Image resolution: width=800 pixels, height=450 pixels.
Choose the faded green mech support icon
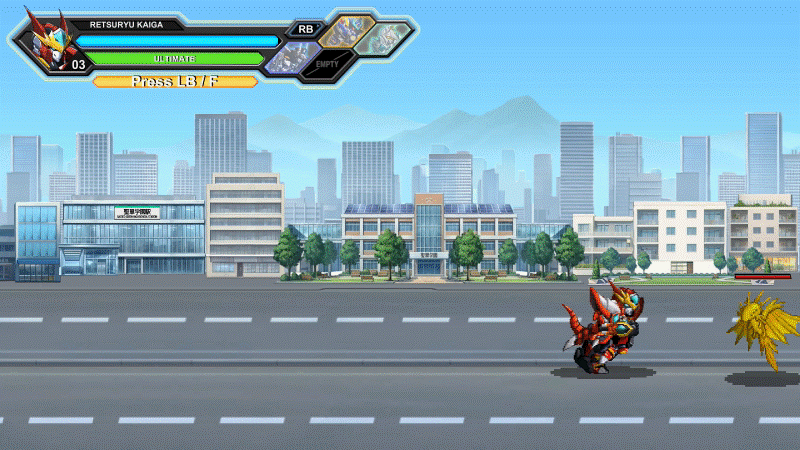(383, 36)
